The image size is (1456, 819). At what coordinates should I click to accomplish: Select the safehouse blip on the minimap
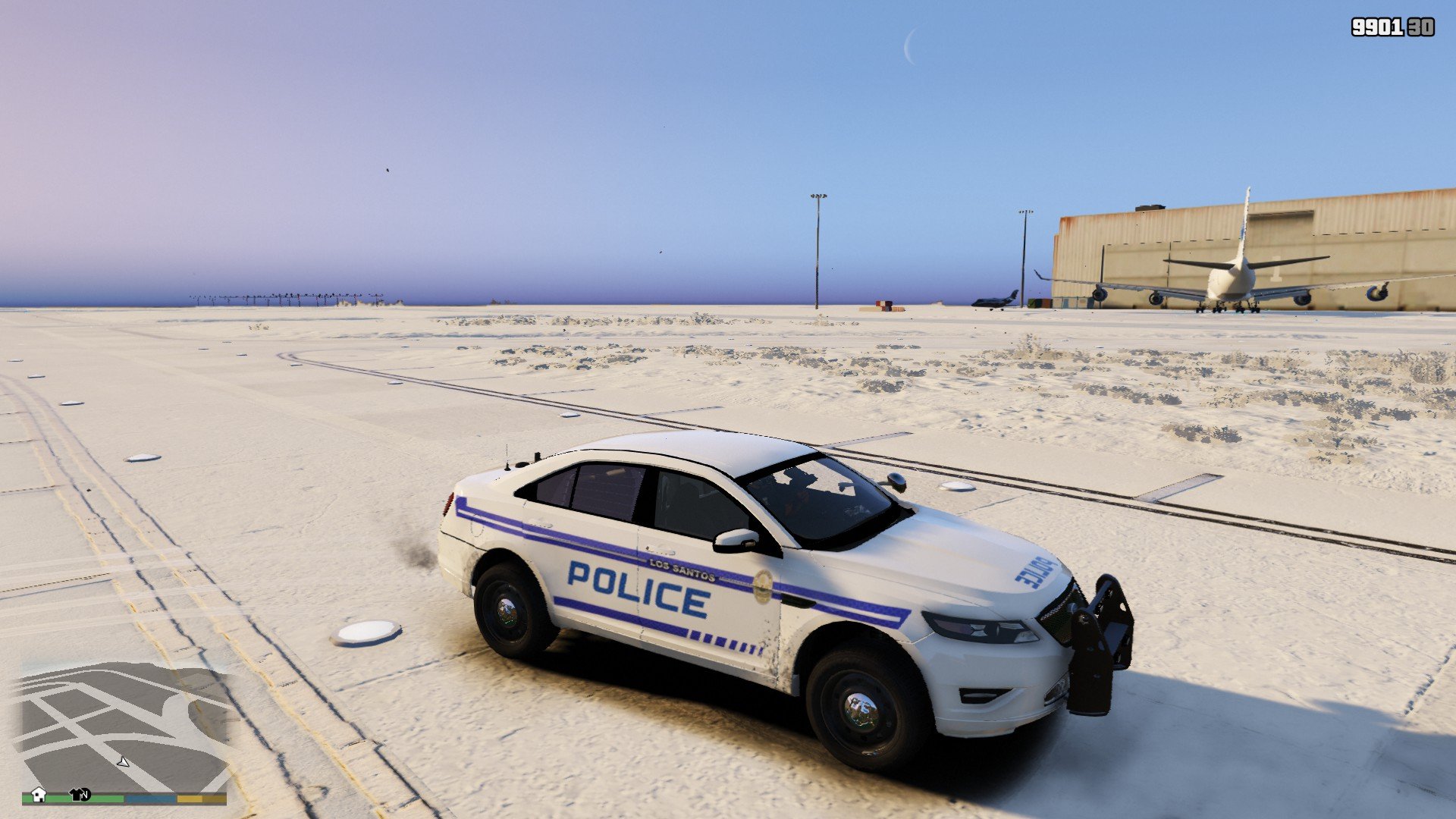click(x=39, y=794)
